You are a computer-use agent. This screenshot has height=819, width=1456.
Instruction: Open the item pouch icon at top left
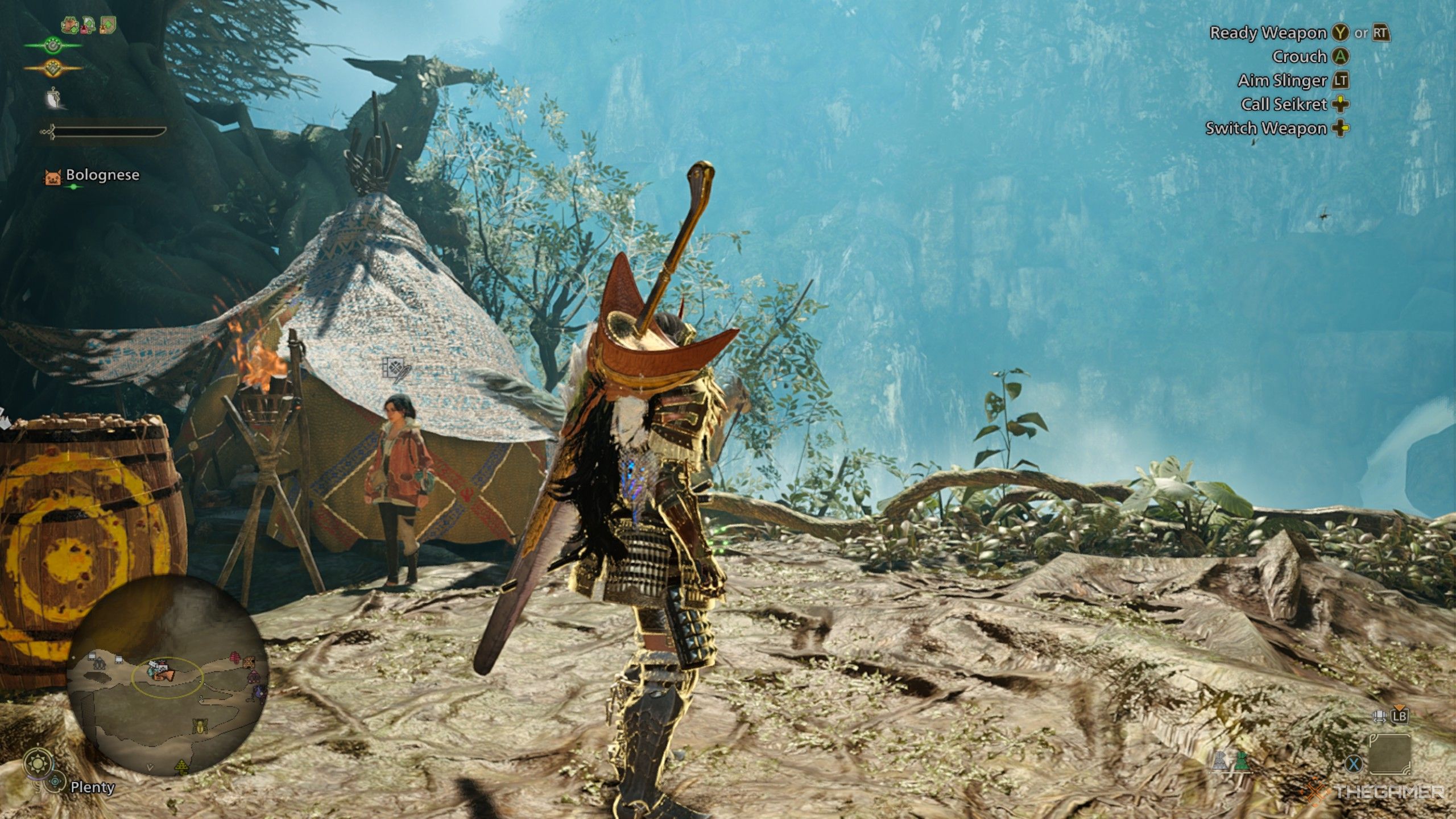[69, 26]
